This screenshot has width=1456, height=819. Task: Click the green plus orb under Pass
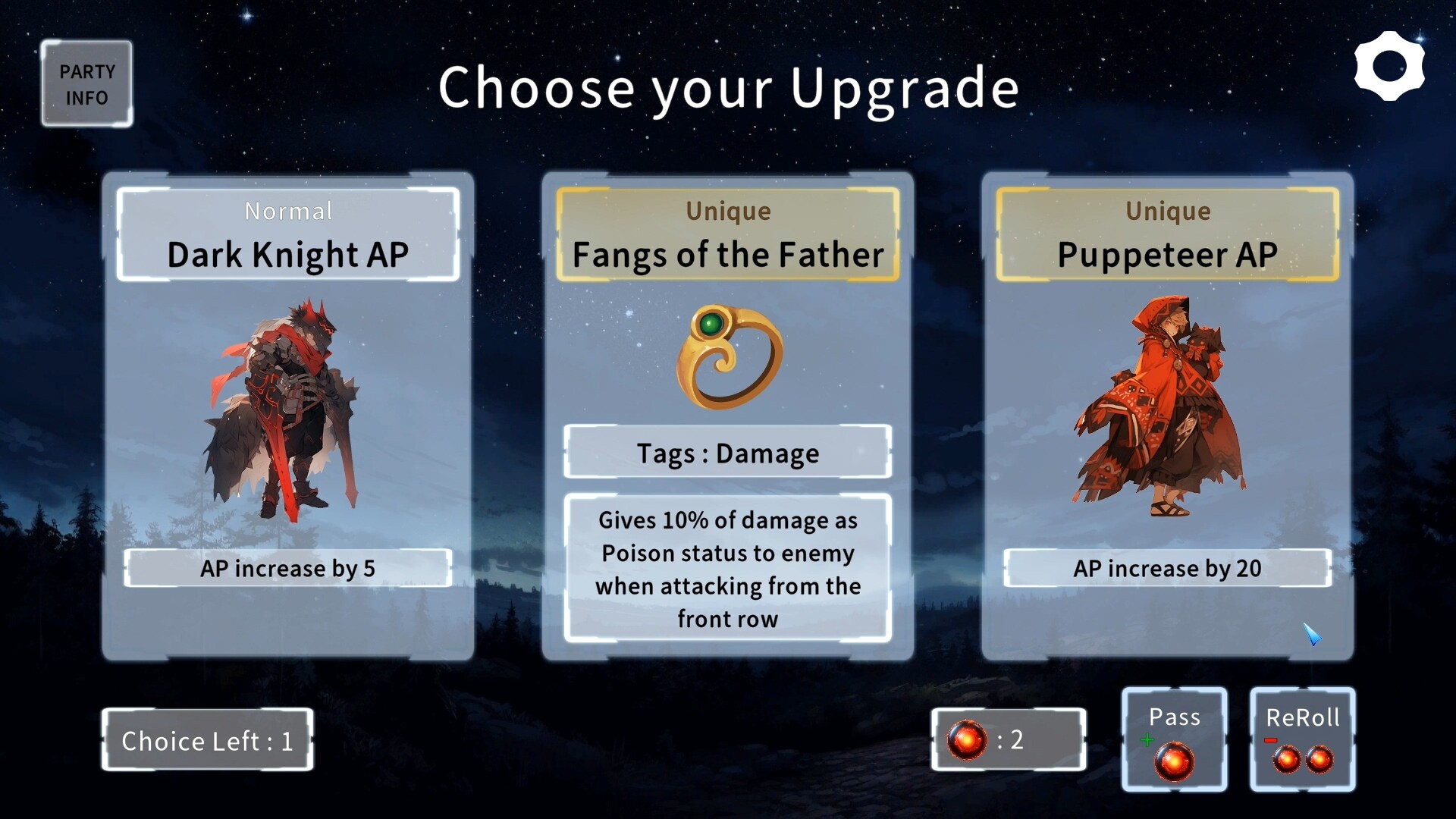1174,758
